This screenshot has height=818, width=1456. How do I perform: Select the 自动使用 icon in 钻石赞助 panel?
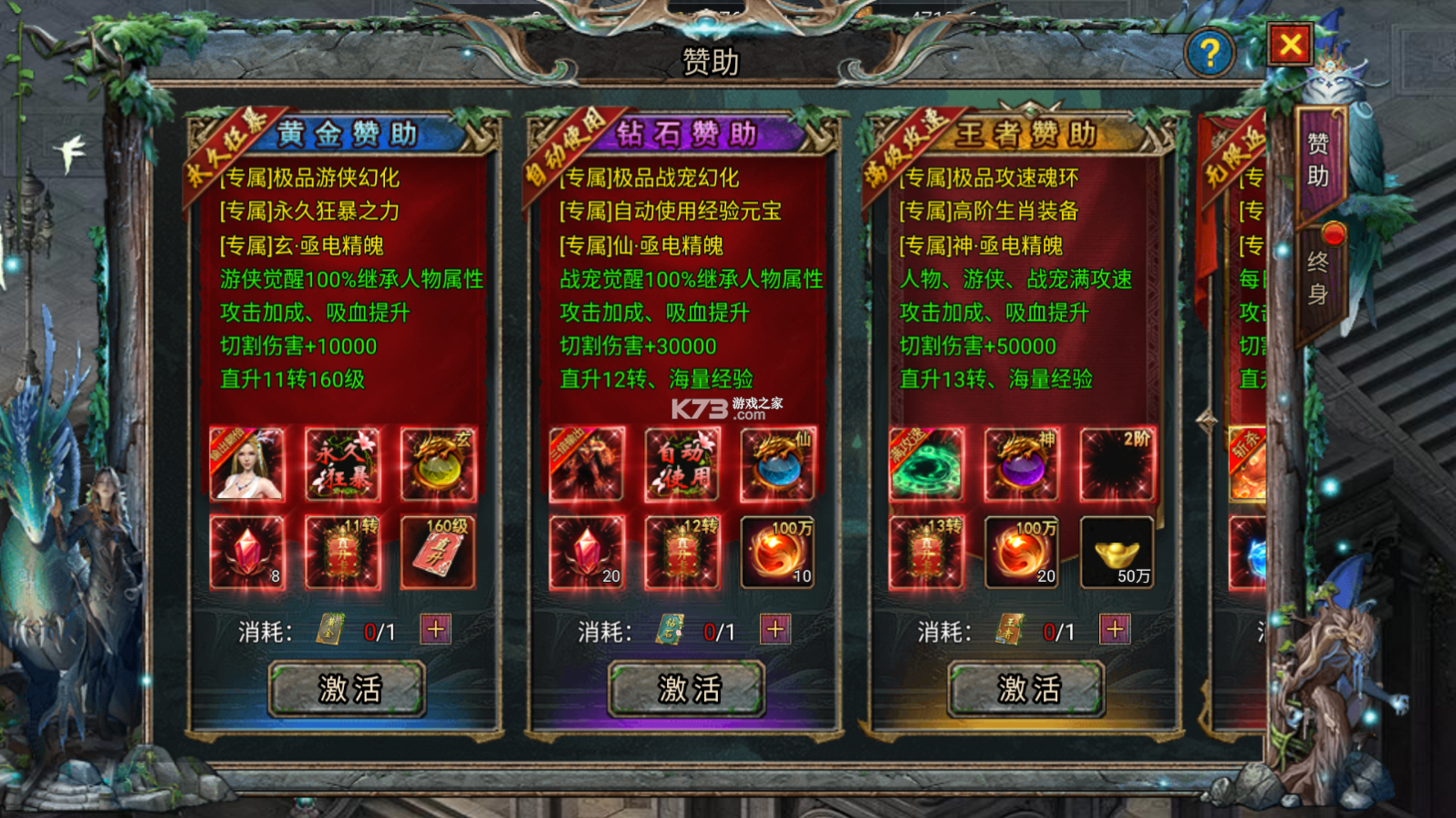coord(682,465)
